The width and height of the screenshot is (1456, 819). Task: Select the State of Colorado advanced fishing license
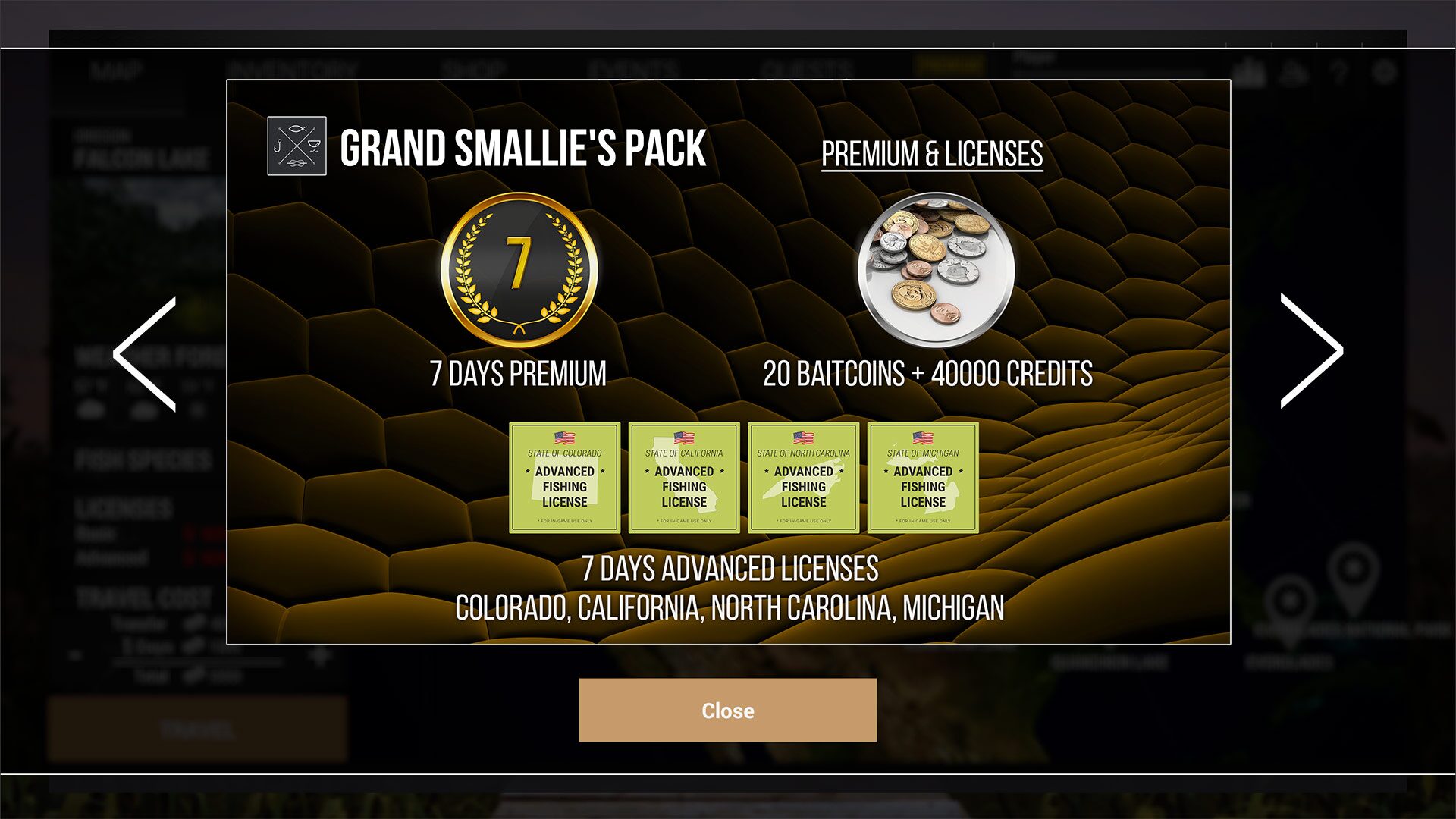564,476
